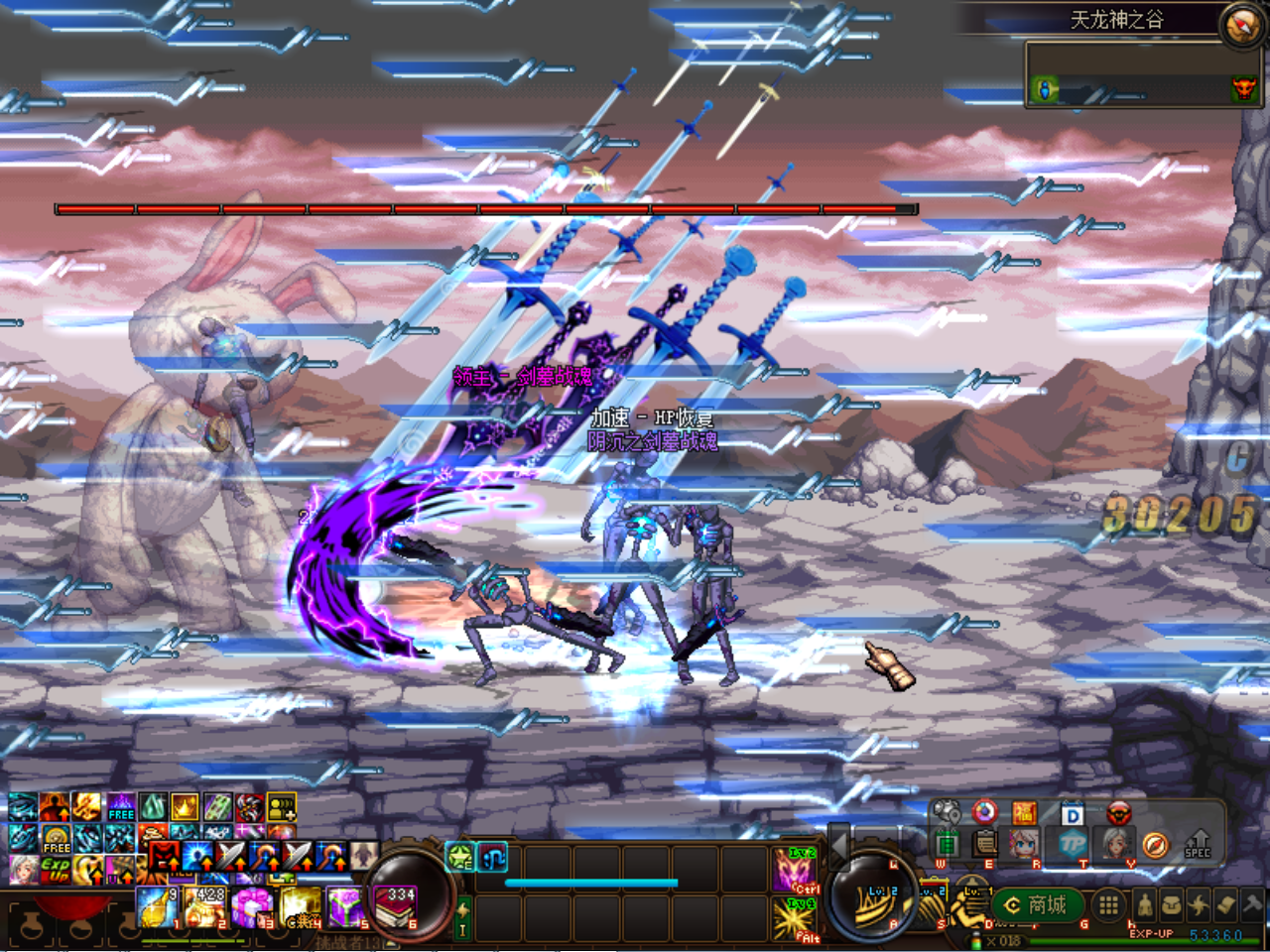The width and height of the screenshot is (1270, 952).
Task: Click the silver-haired V avatar icon
Action: point(1117,842)
